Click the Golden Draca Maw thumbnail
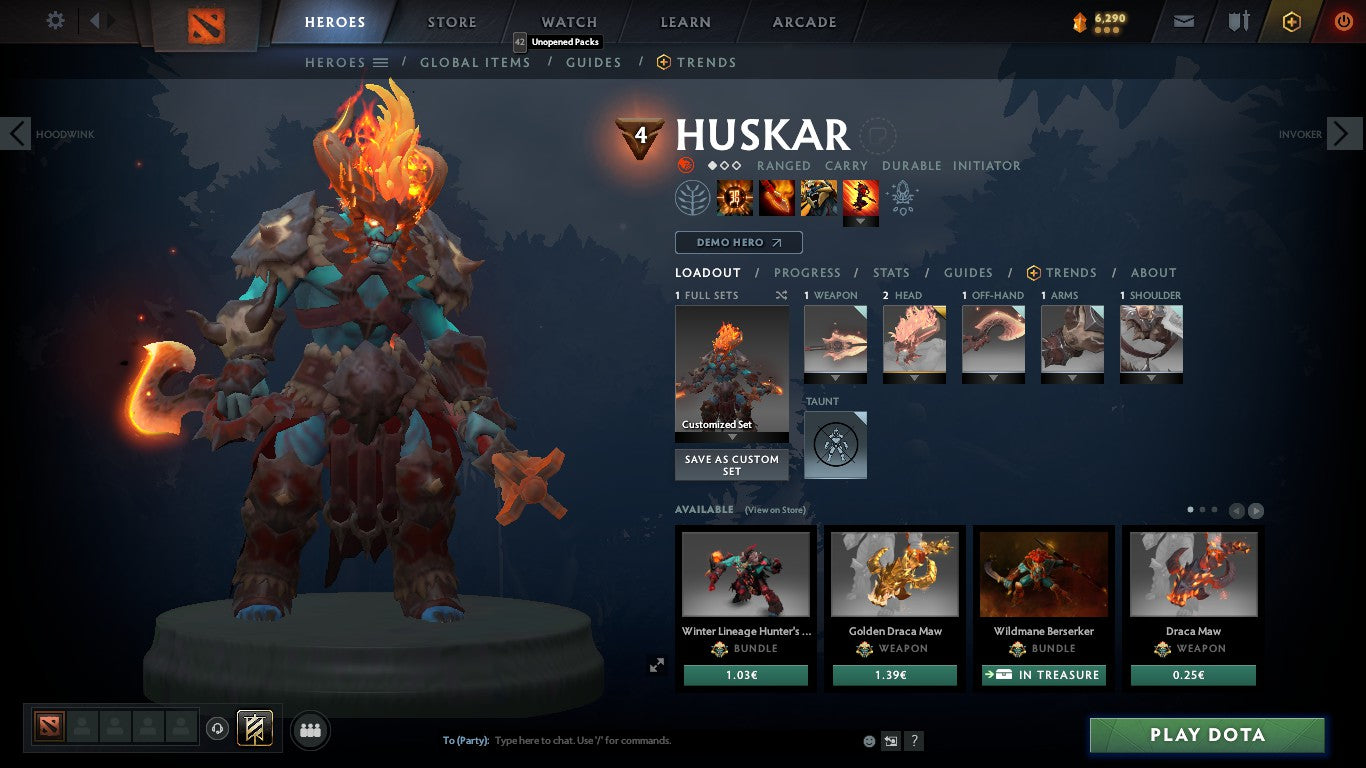 (894, 573)
